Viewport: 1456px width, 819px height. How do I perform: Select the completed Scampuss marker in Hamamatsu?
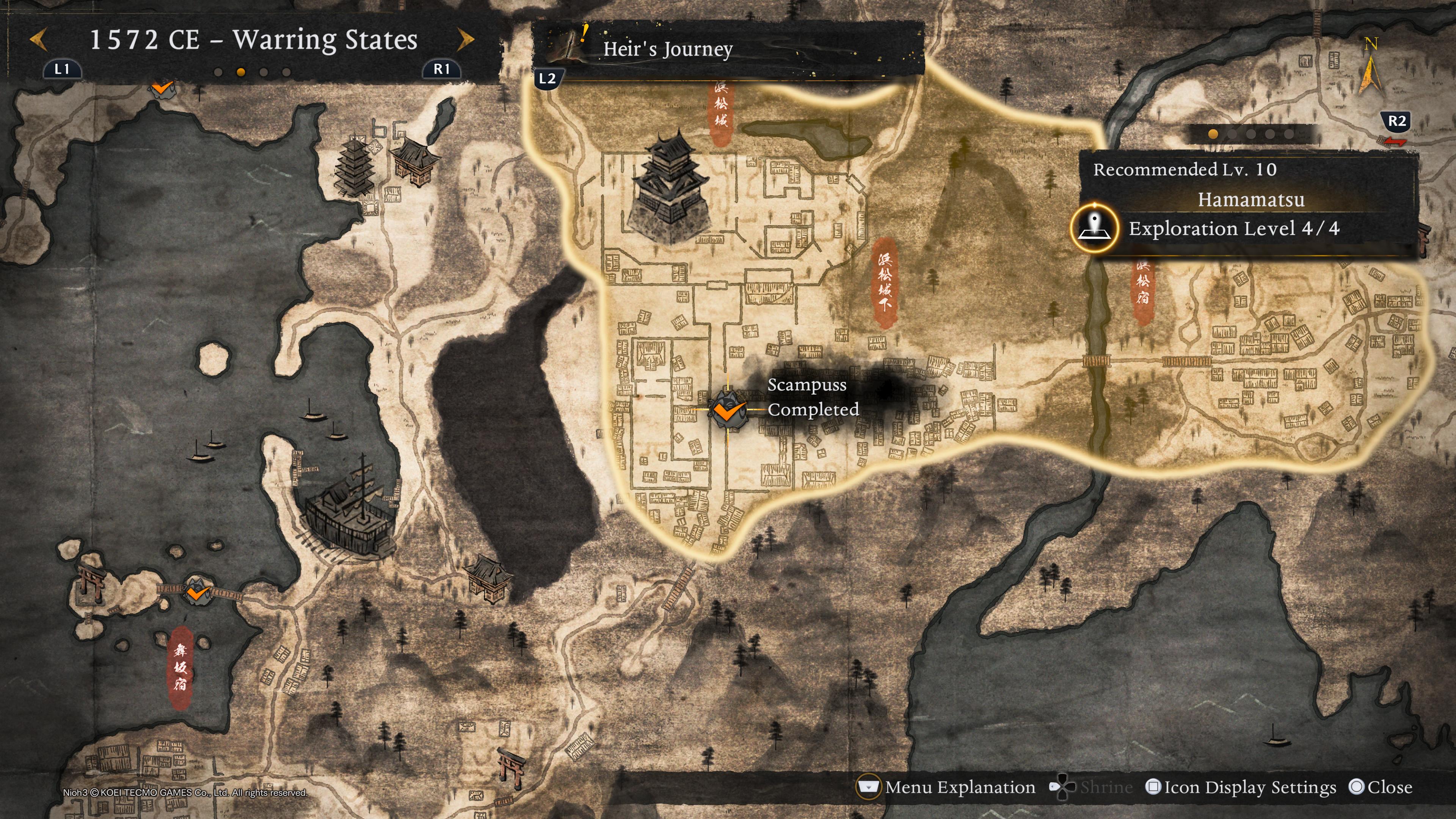tap(728, 410)
